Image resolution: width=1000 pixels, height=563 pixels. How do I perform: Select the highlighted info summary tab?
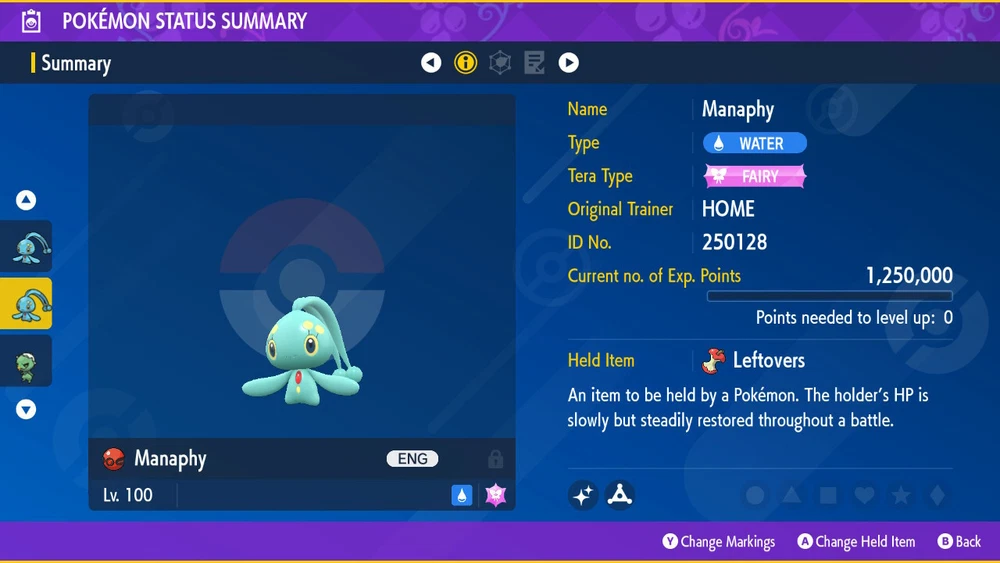tap(466, 63)
